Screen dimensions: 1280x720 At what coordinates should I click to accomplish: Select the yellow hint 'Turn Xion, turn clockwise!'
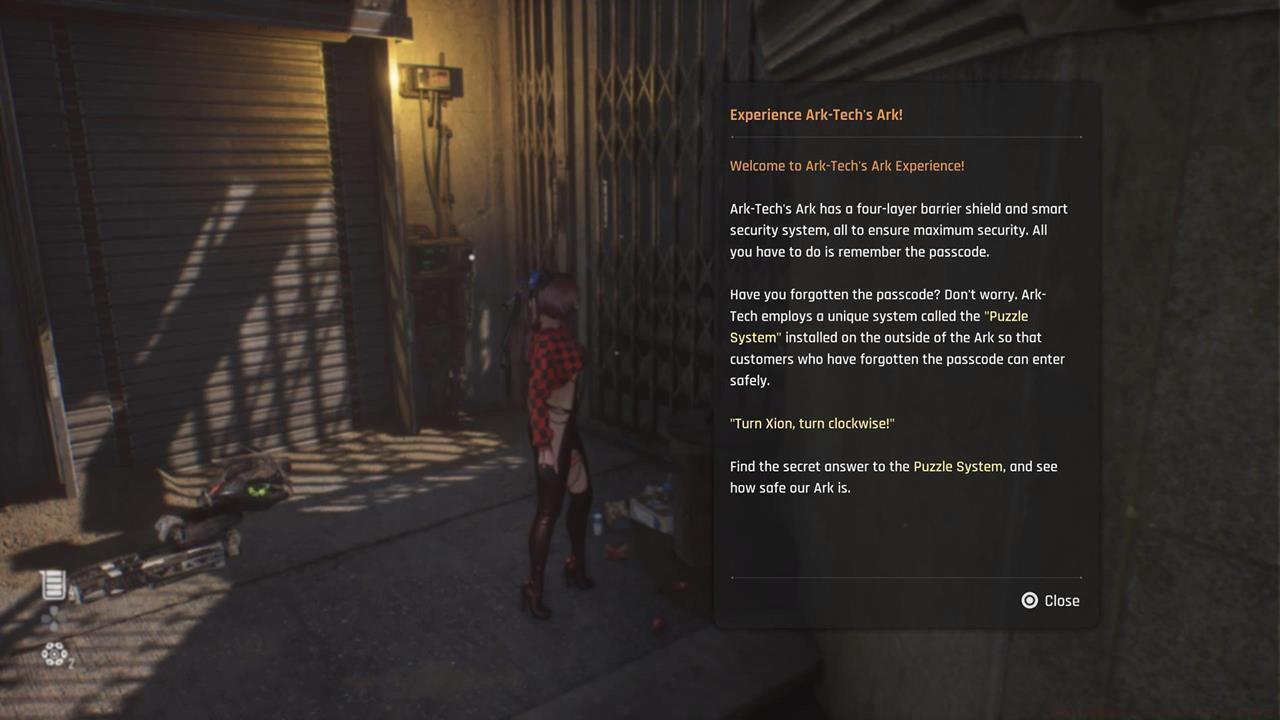812,423
